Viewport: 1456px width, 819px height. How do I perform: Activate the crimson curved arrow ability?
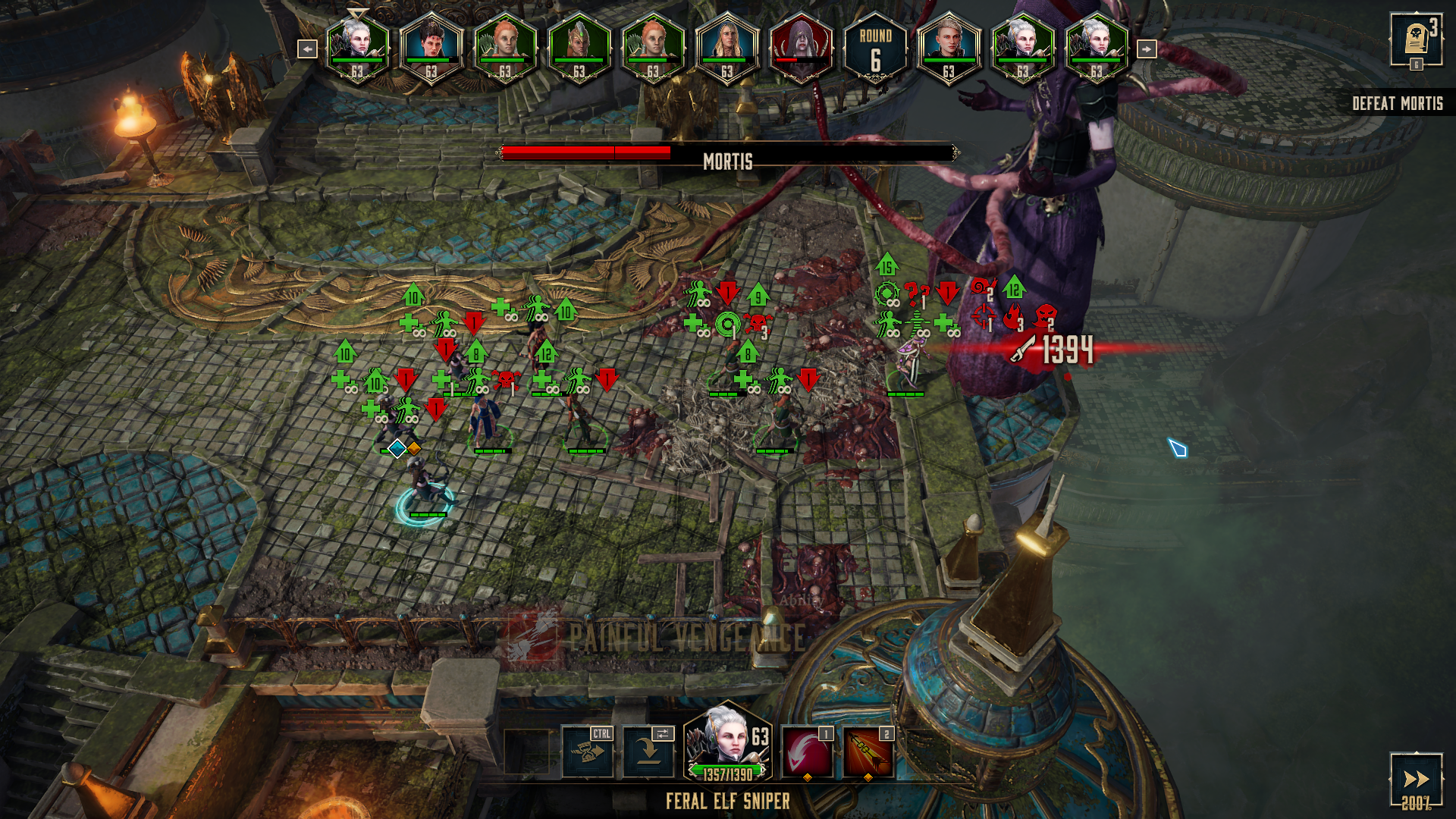click(x=807, y=753)
